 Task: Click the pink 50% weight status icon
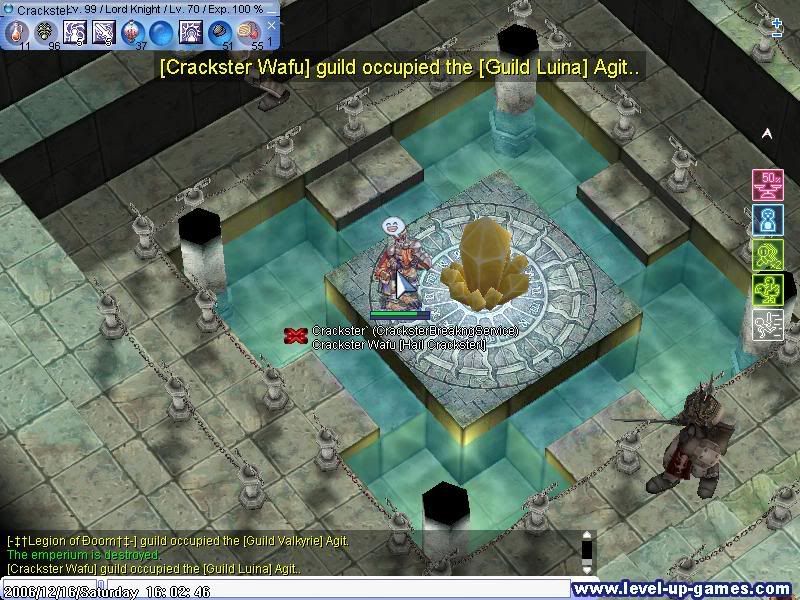point(766,184)
